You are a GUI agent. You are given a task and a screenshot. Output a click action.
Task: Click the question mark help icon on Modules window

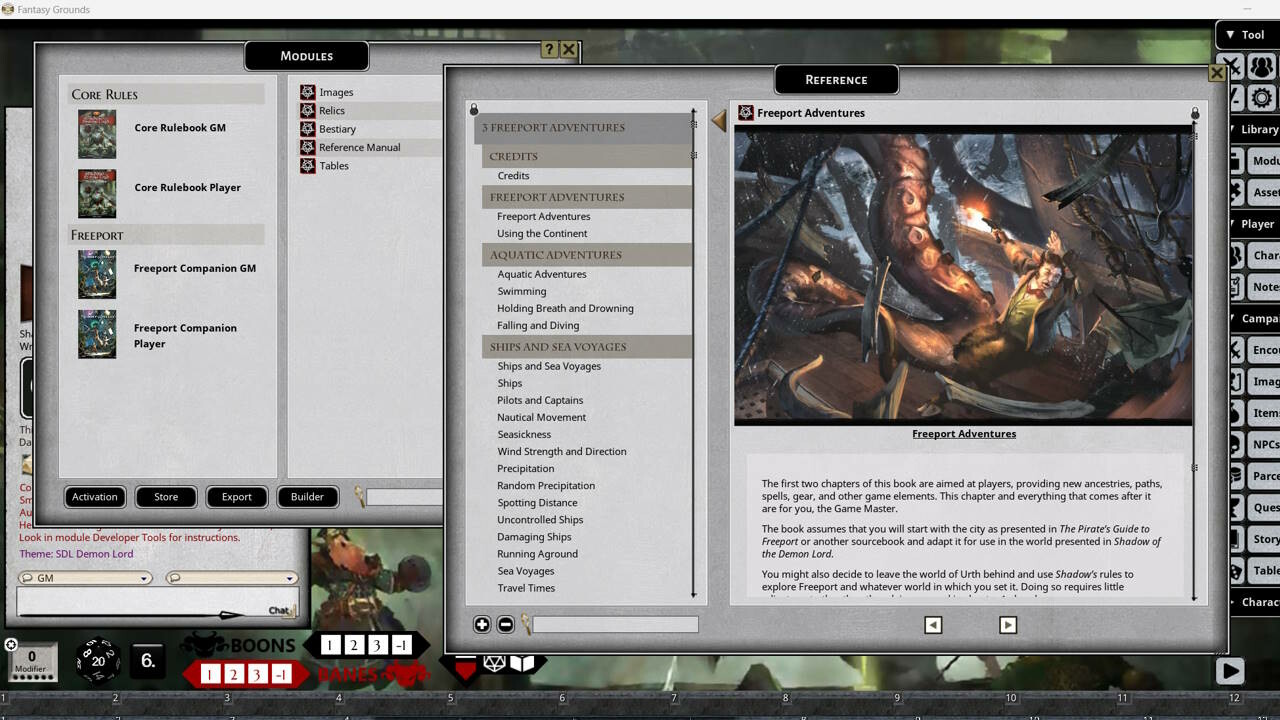tap(548, 48)
